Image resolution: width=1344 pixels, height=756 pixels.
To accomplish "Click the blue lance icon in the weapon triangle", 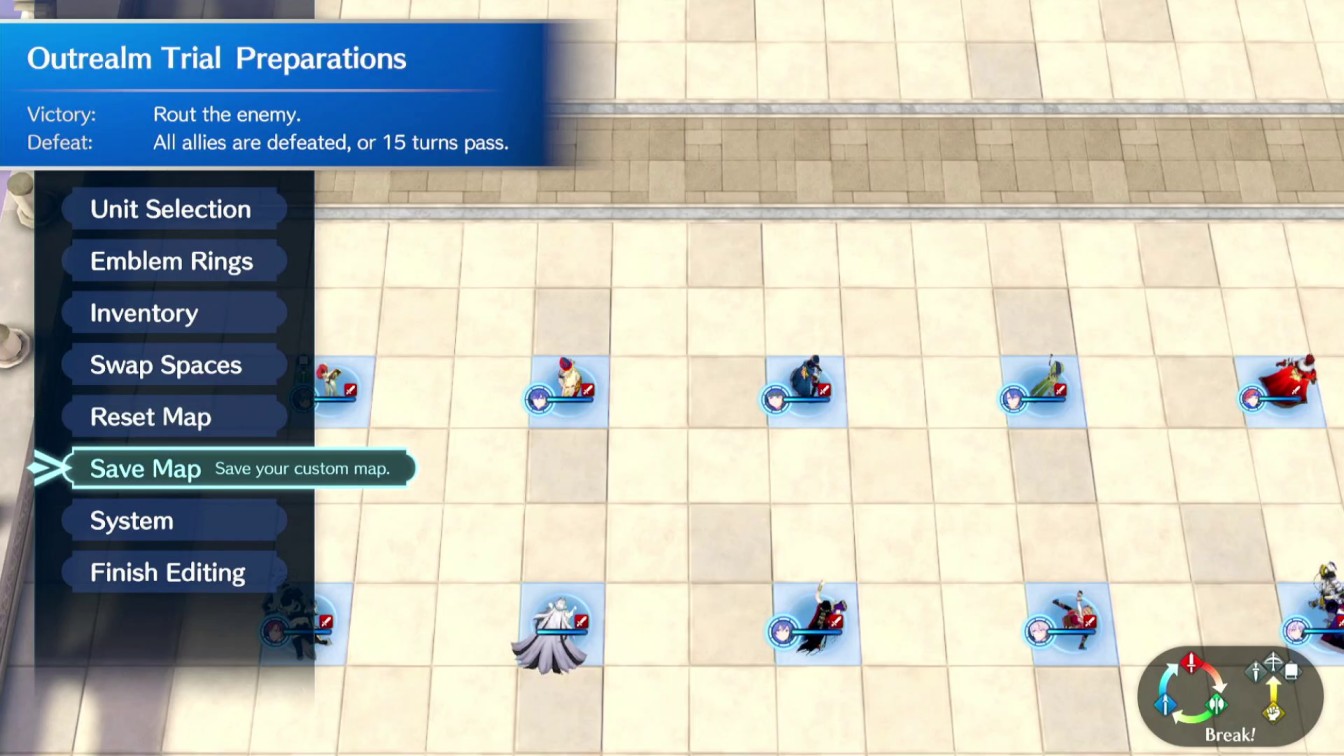I will coord(1165,705).
